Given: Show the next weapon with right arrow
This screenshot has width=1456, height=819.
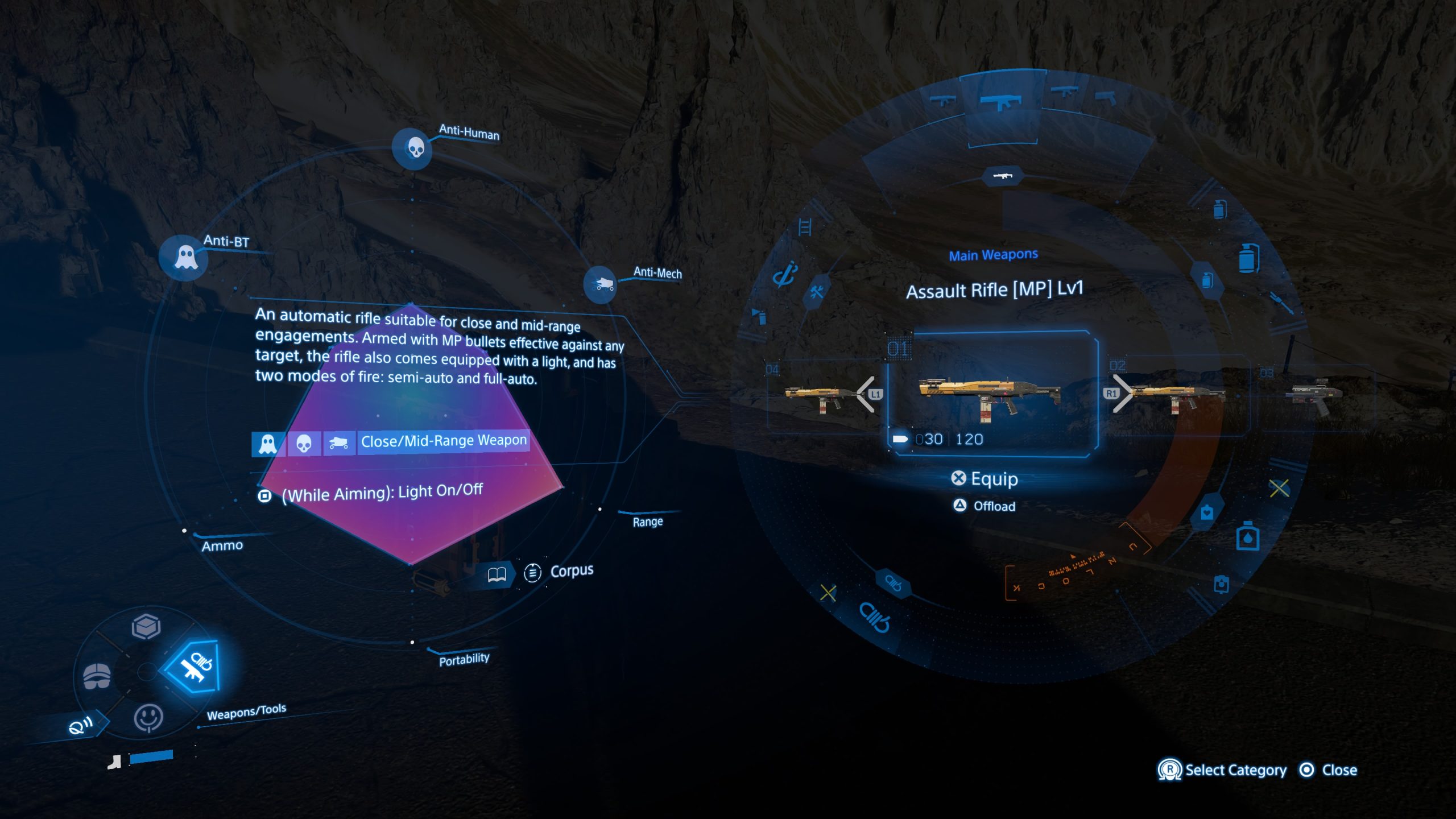Looking at the screenshot, I should 1119,394.
